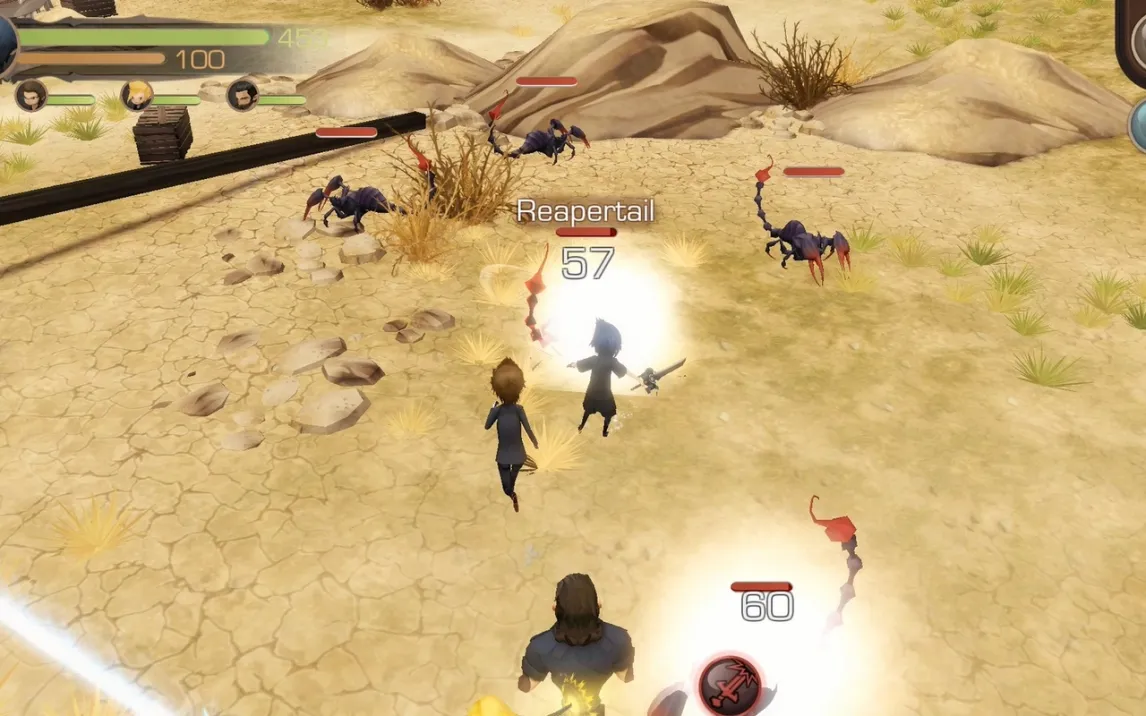This screenshot has width=1146, height=716.
Task: Activate the red sword strike ability
Action: (x=729, y=685)
